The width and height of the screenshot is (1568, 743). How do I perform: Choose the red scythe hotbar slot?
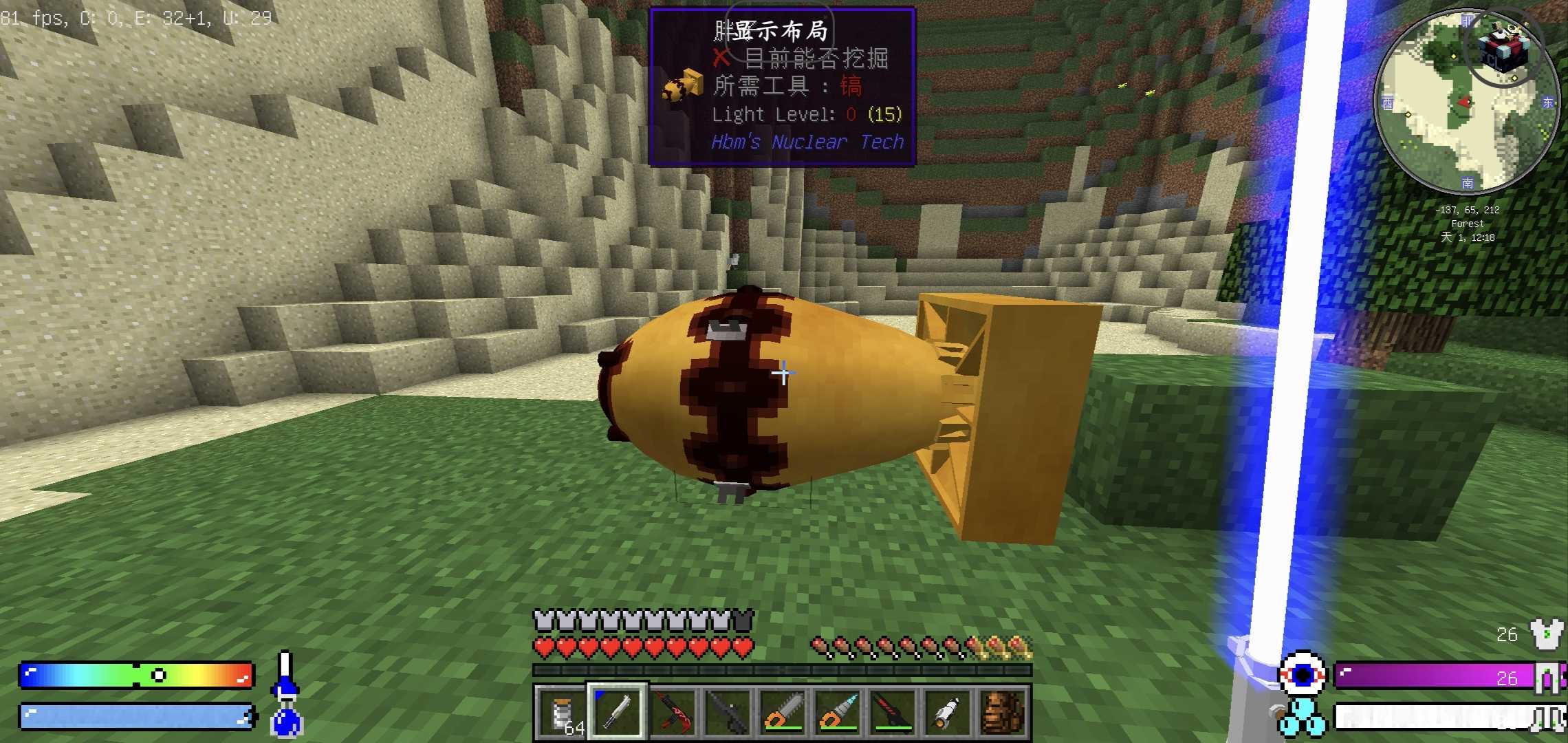coord(671,712)
